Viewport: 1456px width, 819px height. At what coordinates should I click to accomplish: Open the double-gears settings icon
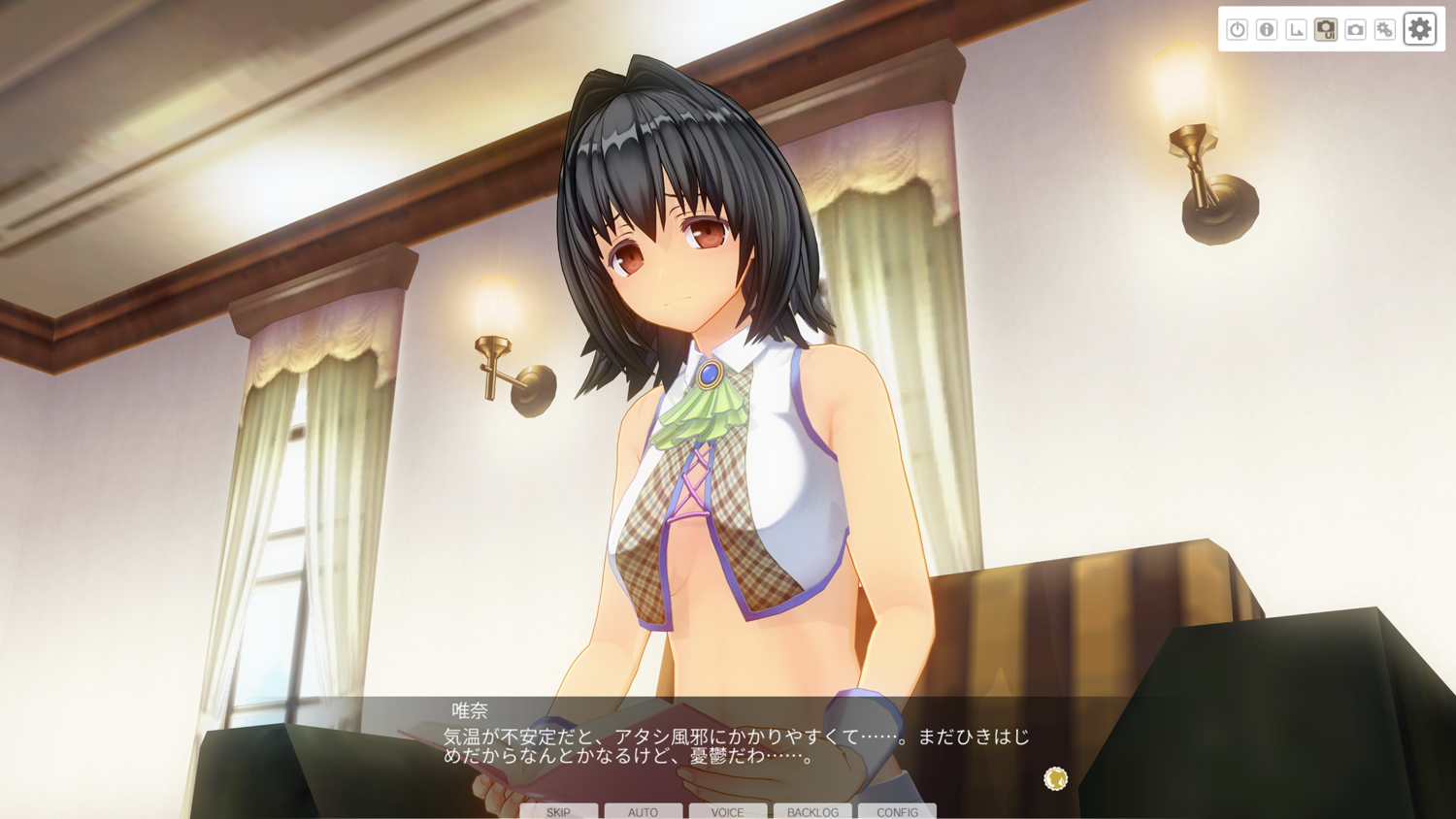coord(1385,29)
